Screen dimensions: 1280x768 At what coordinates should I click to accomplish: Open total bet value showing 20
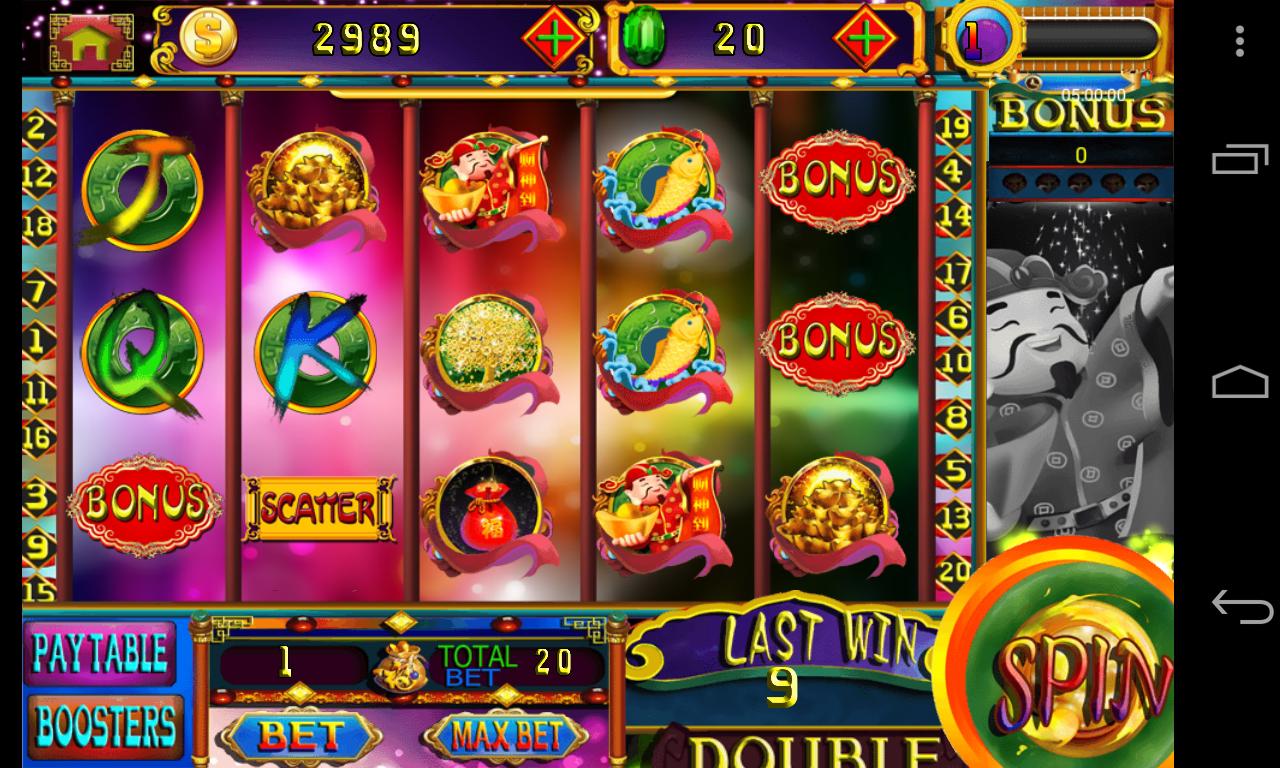pyautogui.click(x=556, y=660)
